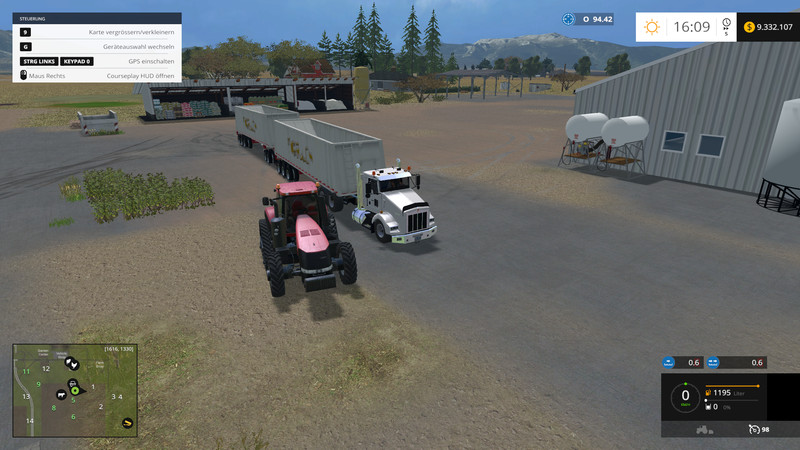Click the tractor icon under the speedometer
This screenshot has width=800, height=450.
tap(703, 429)
